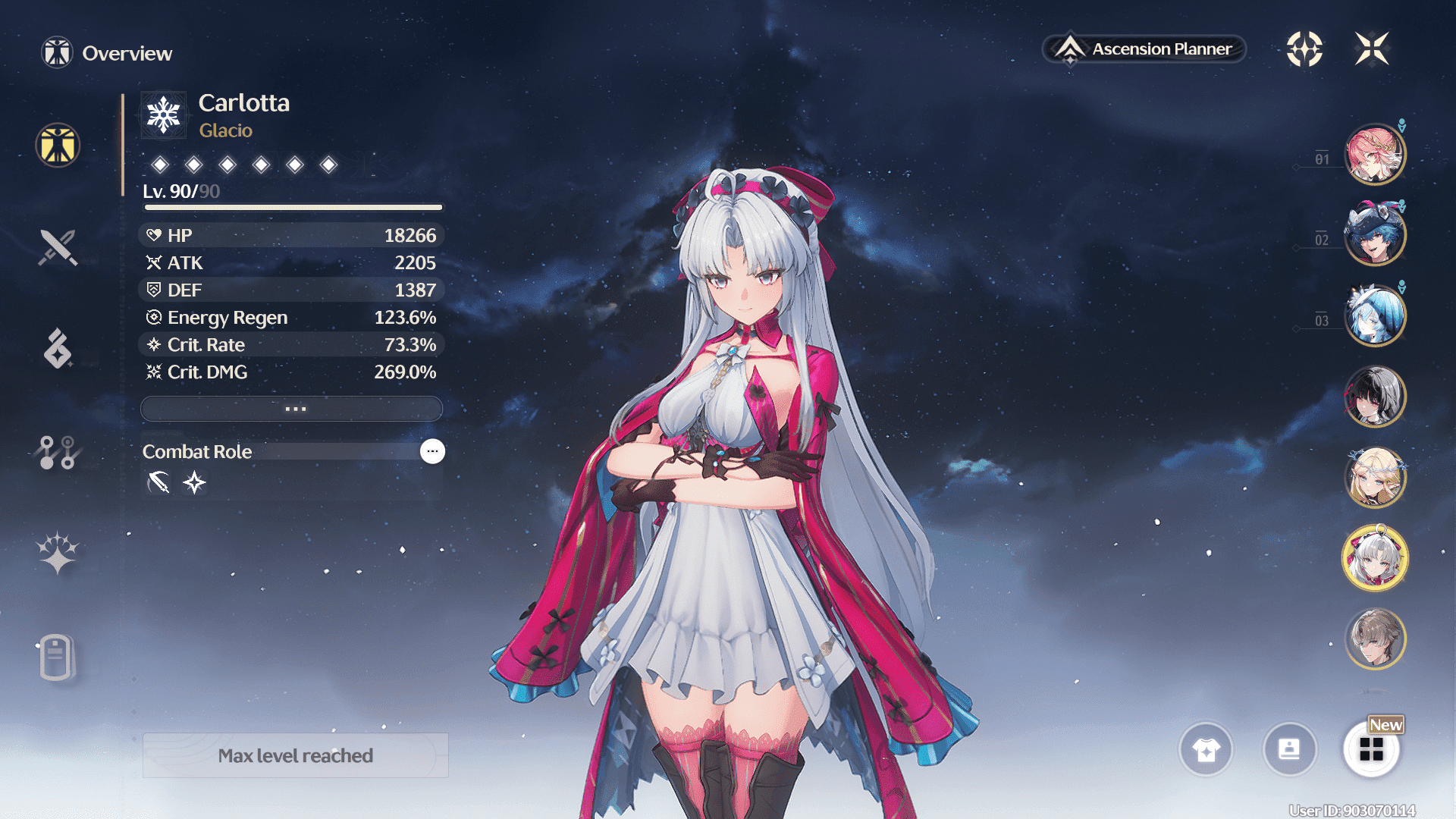Pick the light-blue-haired character in slot 03

click(x=1374, y=315)
